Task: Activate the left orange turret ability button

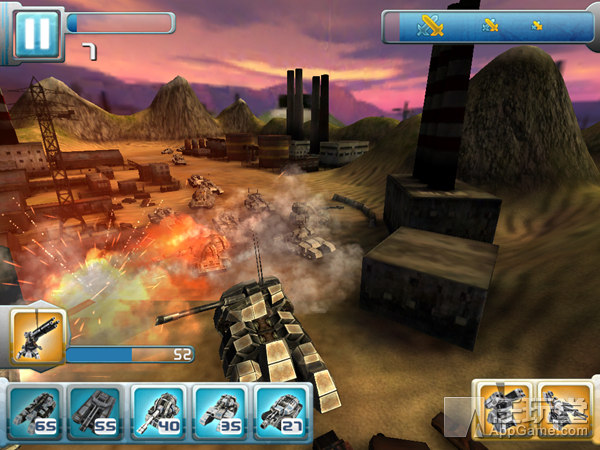Action: coord(503,409)
